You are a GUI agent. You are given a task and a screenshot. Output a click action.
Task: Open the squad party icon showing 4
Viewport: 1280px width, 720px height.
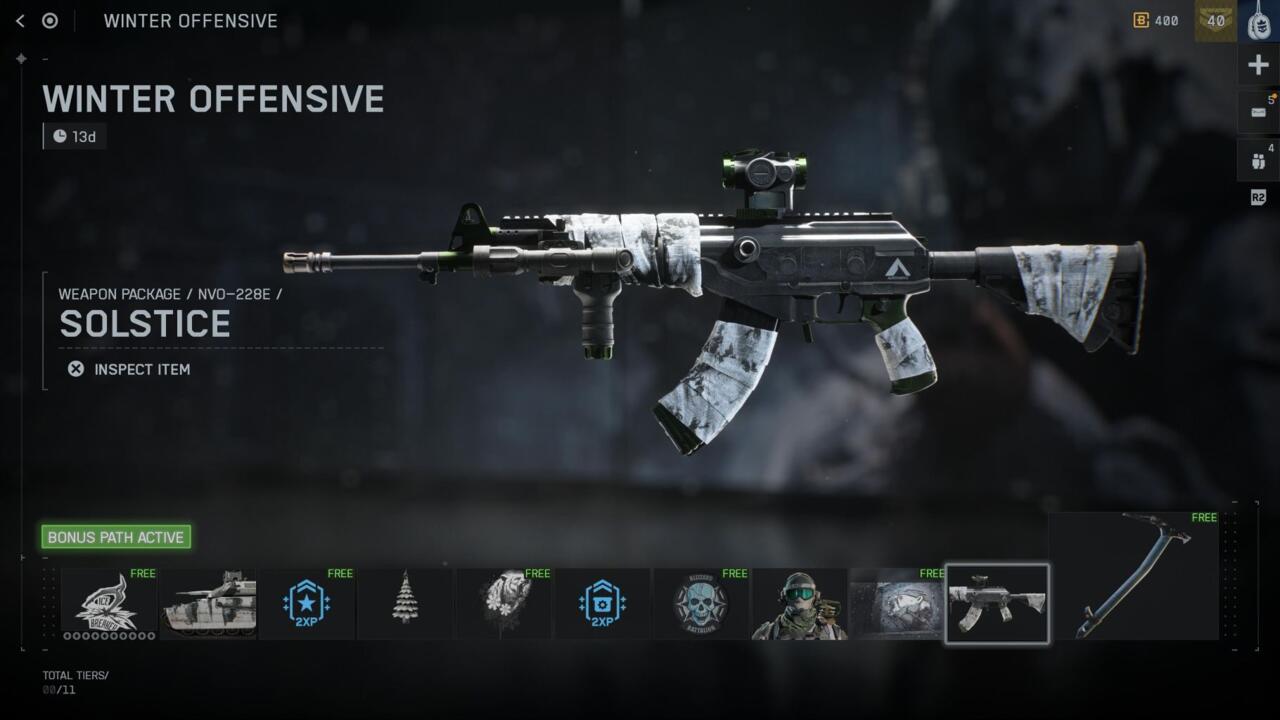pos(1259,160)
